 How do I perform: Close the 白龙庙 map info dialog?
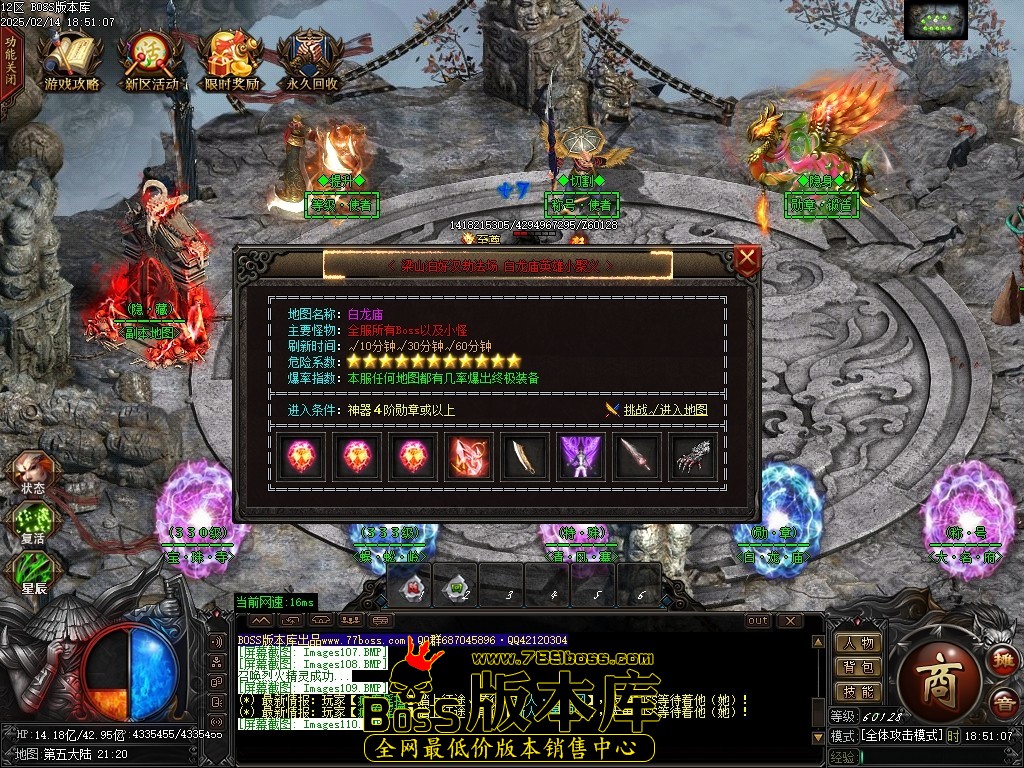747,260
